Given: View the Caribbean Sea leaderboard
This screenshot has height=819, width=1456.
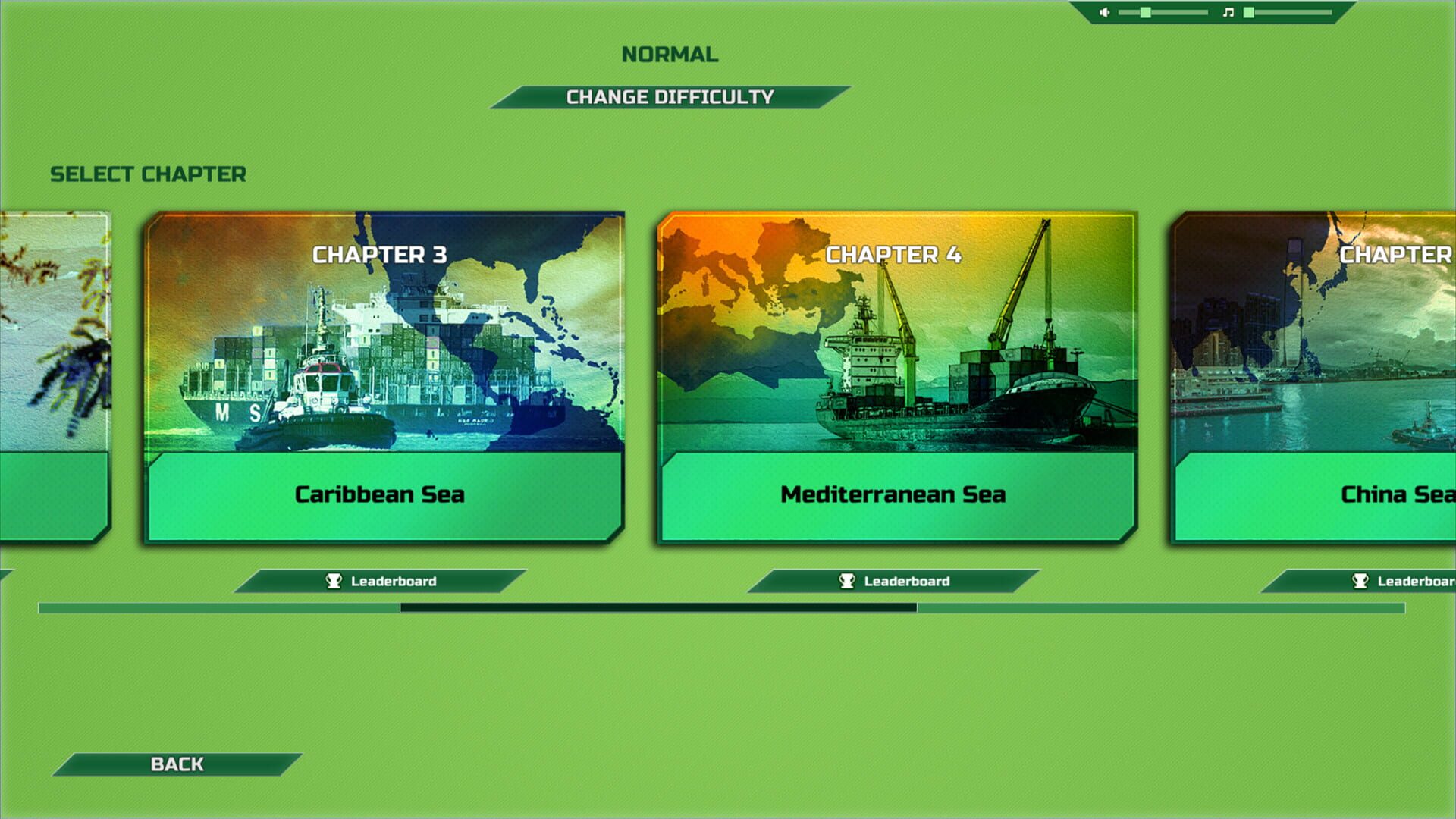Looking at the screenshot, I should tap(379, 580).
